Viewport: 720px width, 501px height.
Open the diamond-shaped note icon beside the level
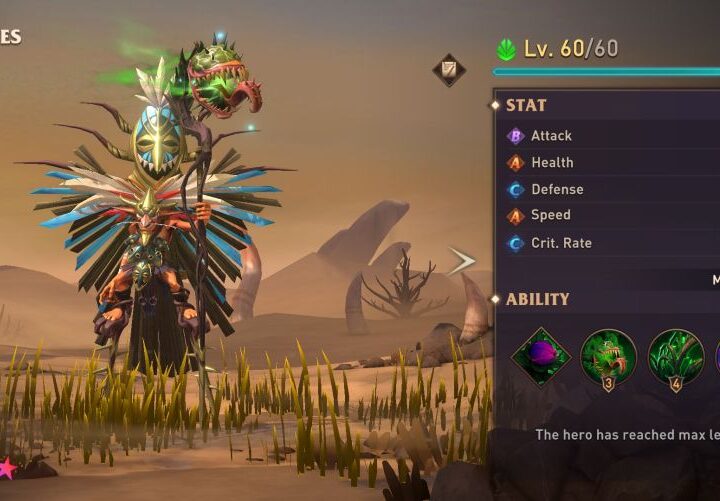449,70
